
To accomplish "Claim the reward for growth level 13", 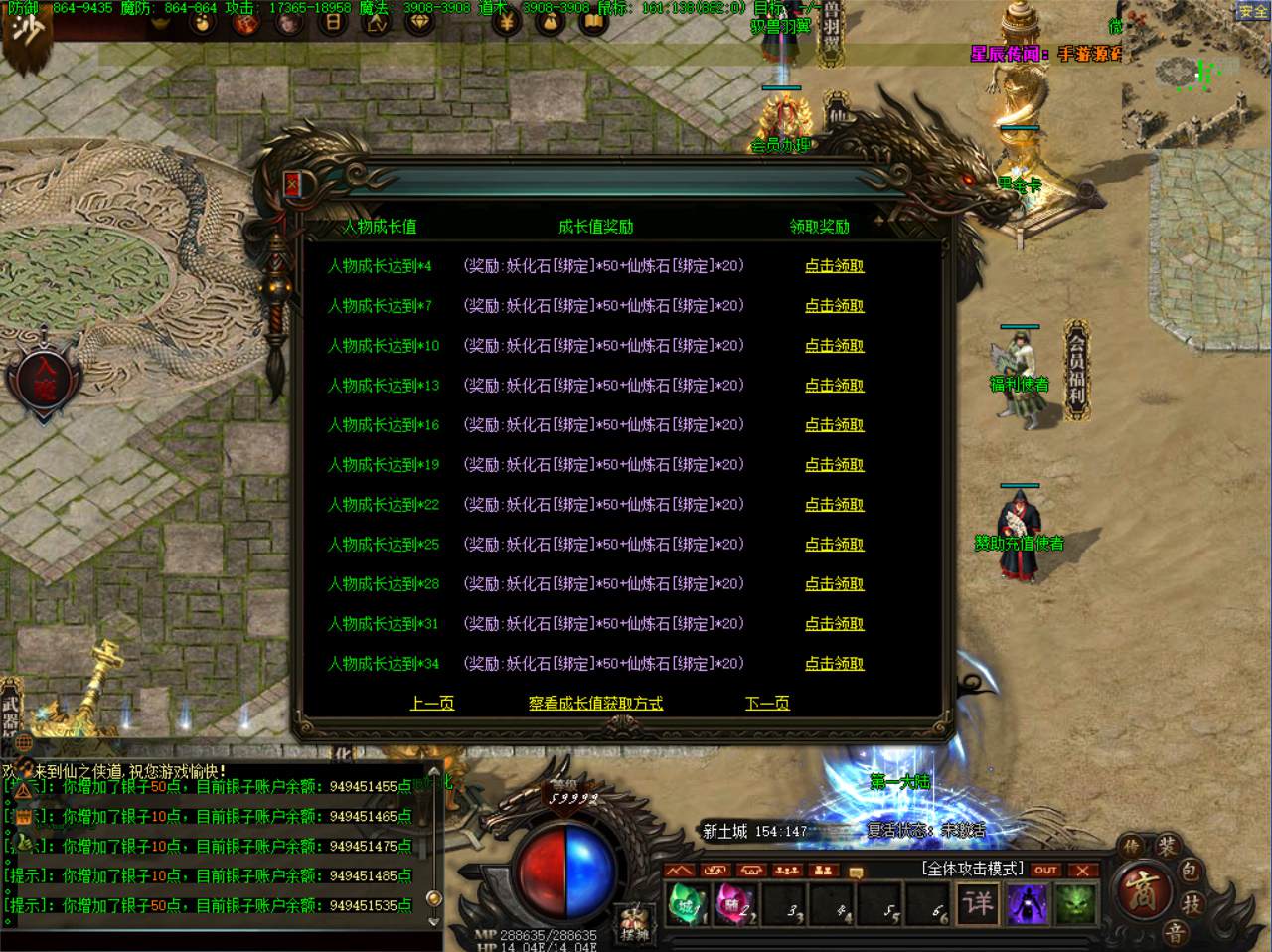I will 834,386.
